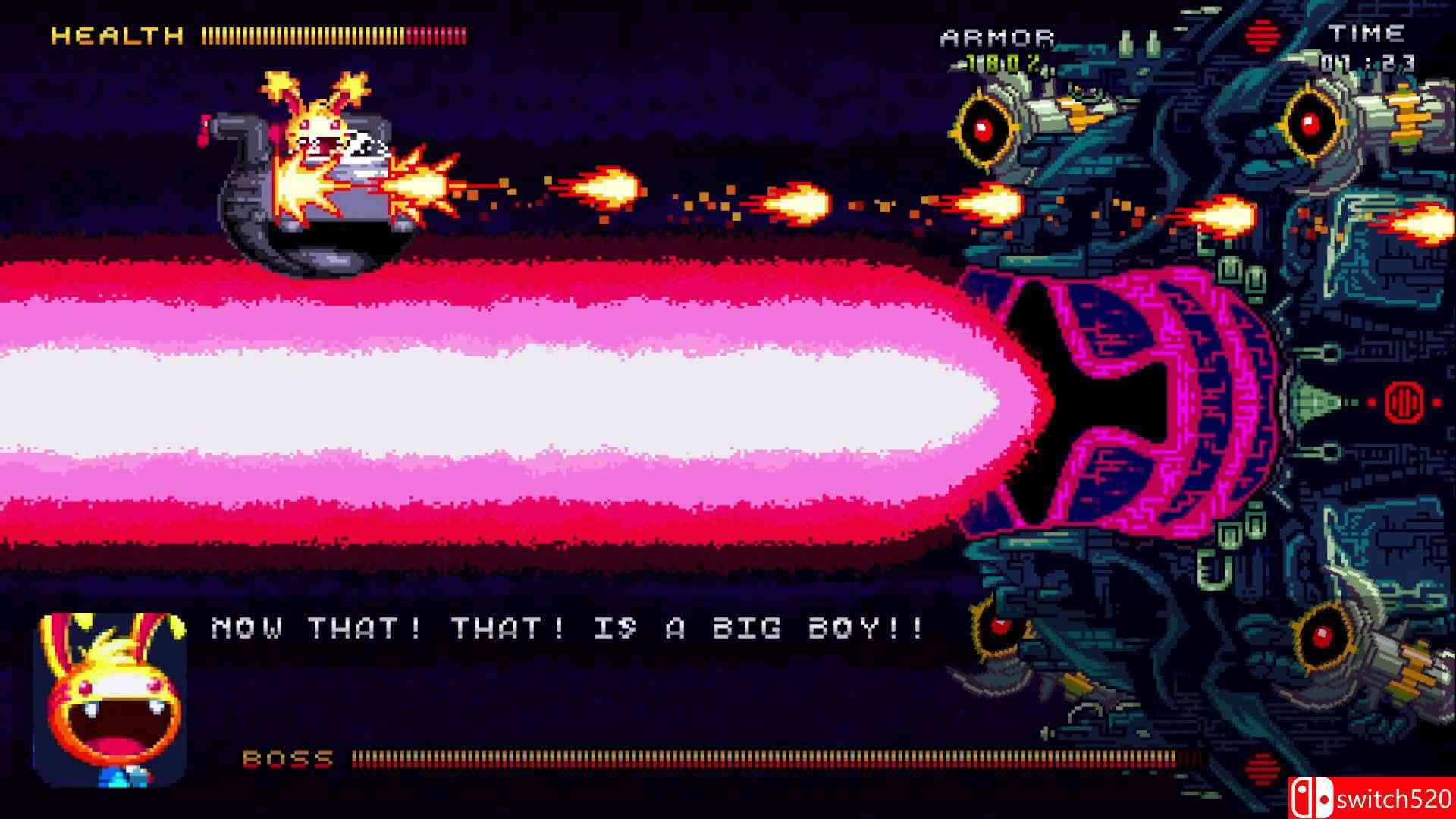This screenshot has height=819, width=1456.
Task: Click the glowing teal module on boss hull
Action: pos(1310,402)
